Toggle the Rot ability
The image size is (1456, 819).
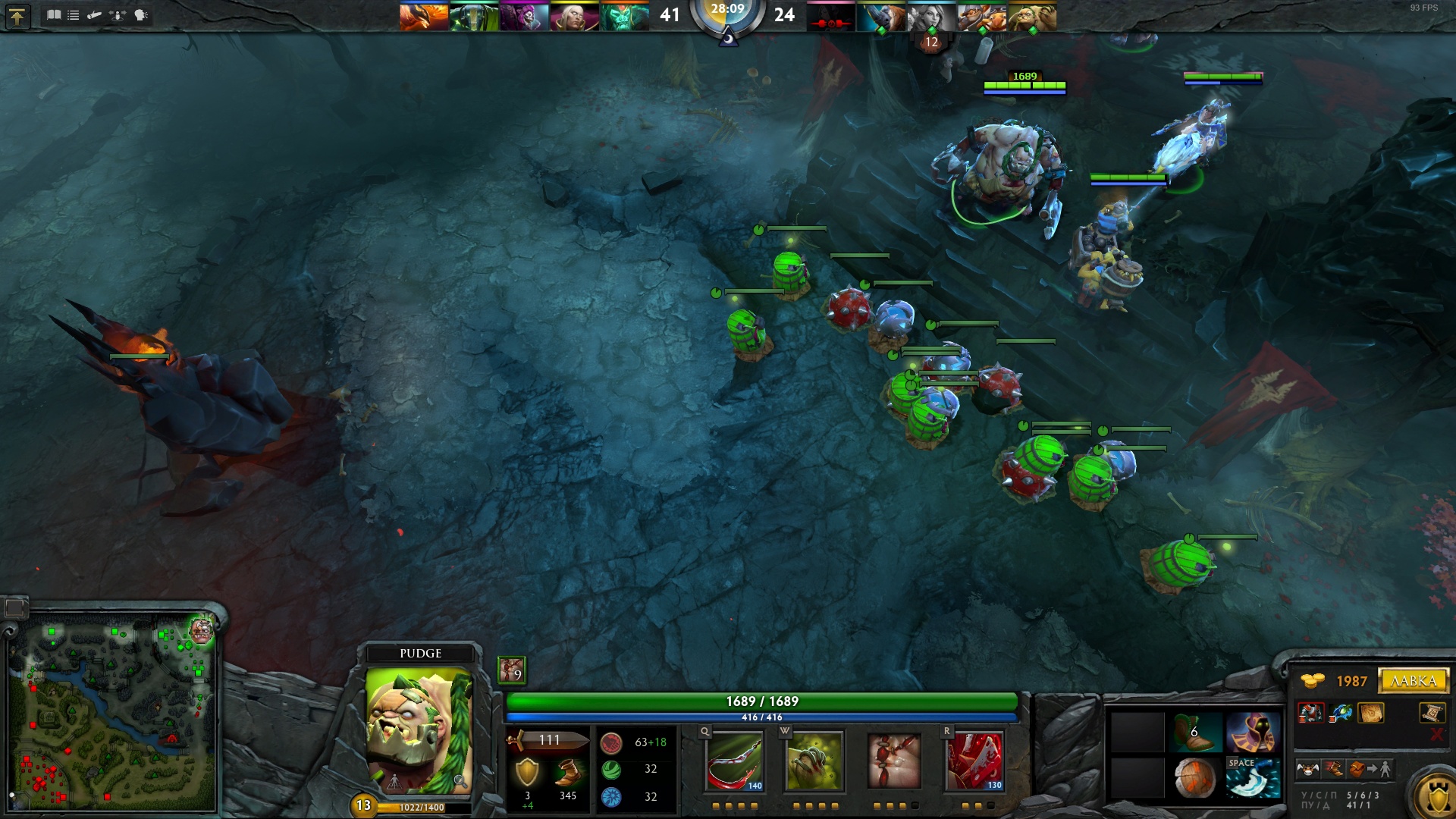click(x=814, y=761)
